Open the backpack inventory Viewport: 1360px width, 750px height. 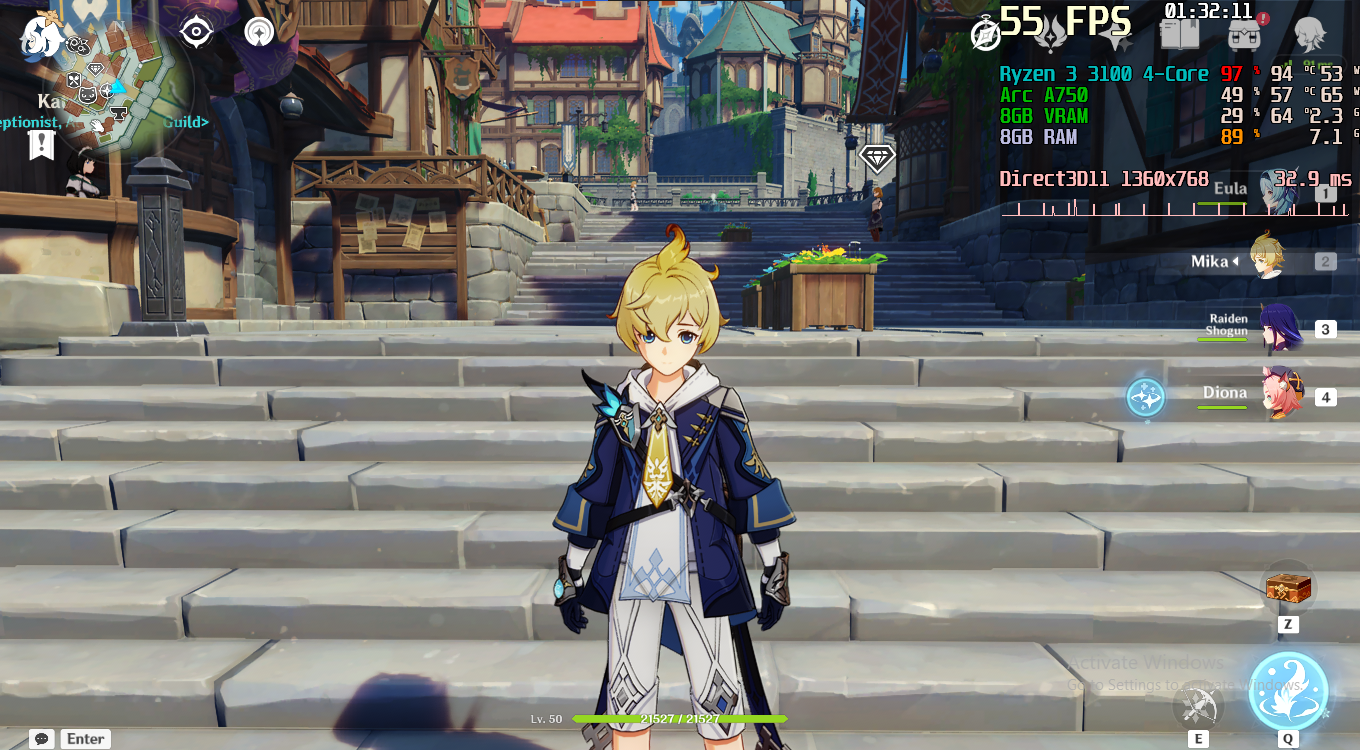[1244, 35]
